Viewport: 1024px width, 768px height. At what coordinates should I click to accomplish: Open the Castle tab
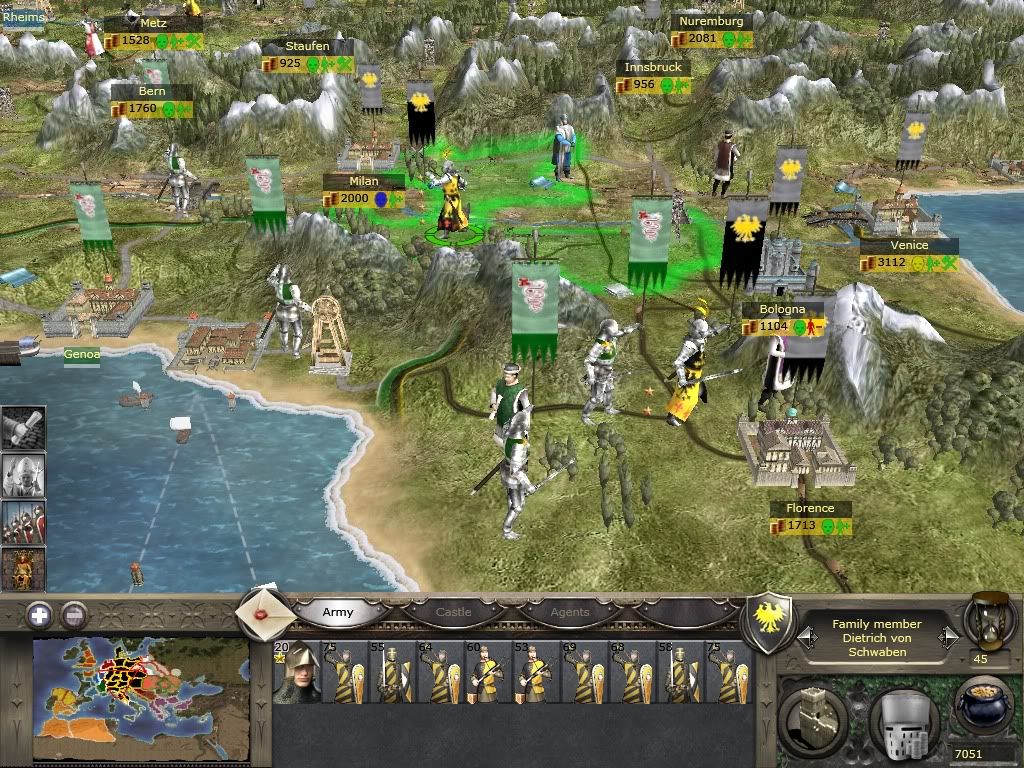(x=453, y=612)
